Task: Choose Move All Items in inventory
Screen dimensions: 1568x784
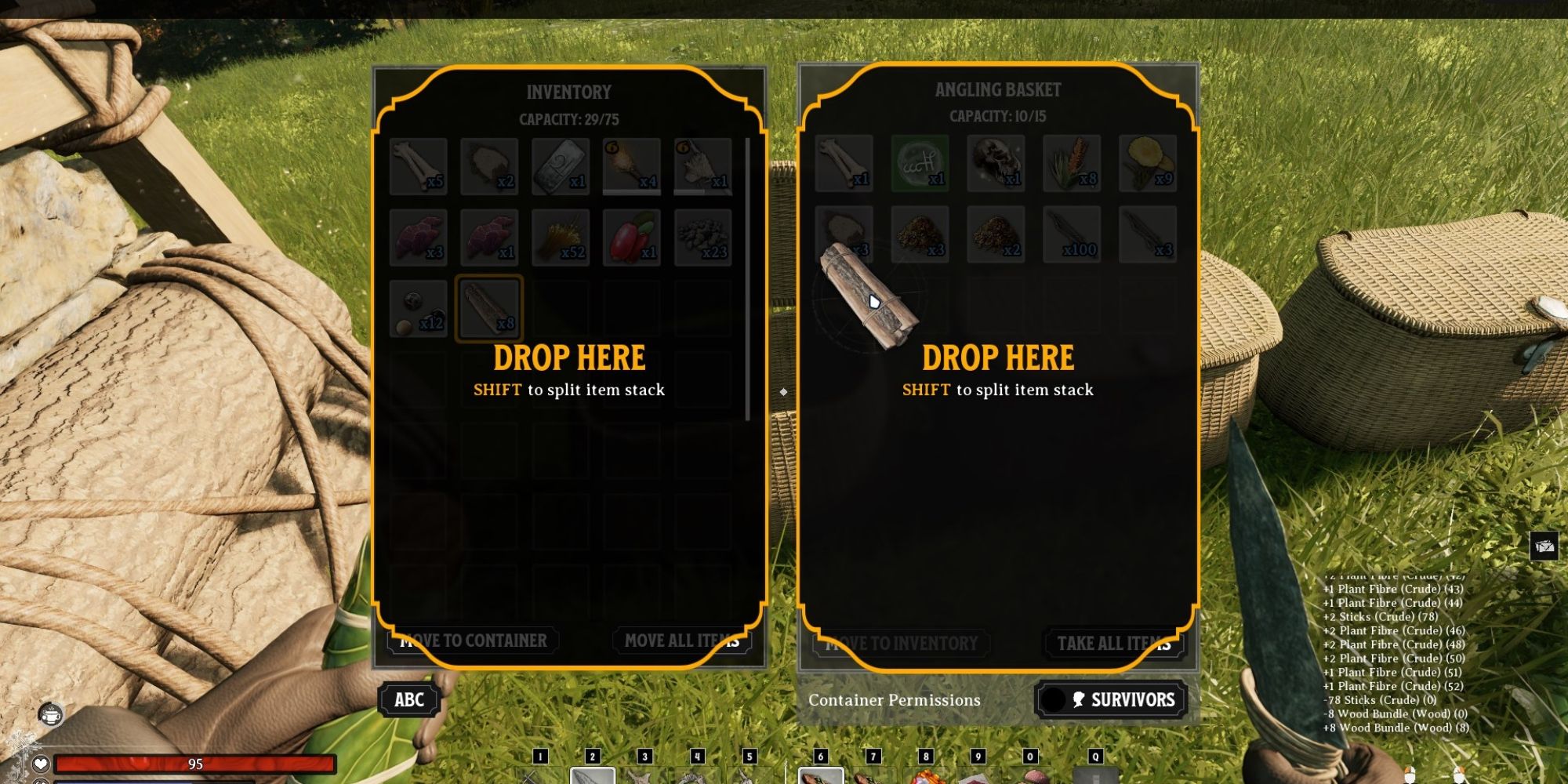Action: [681, 641]
